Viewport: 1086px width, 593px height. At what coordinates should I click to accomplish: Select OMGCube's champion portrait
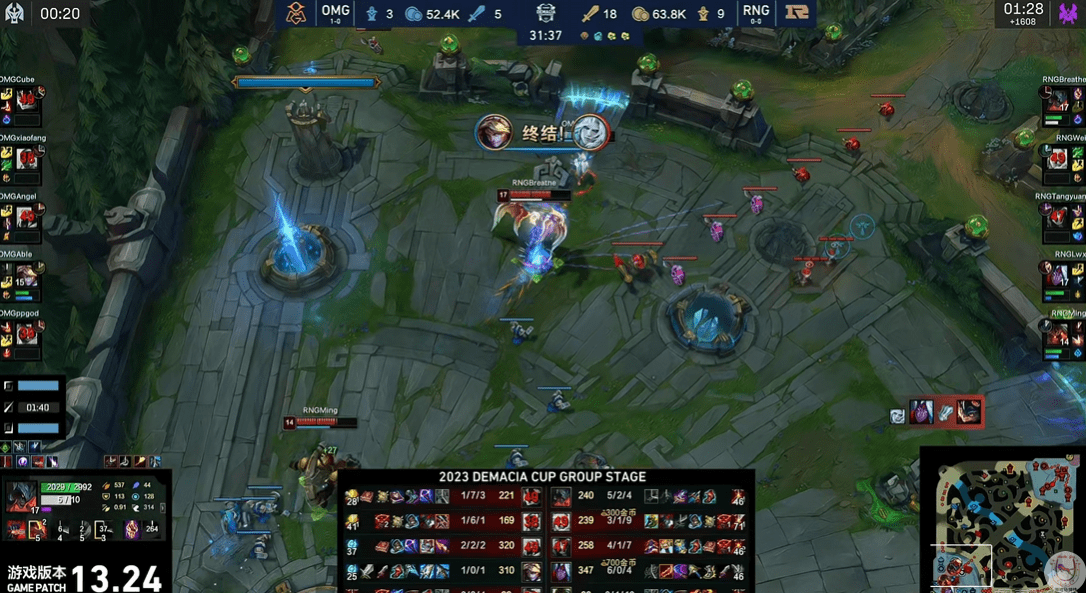27,100
